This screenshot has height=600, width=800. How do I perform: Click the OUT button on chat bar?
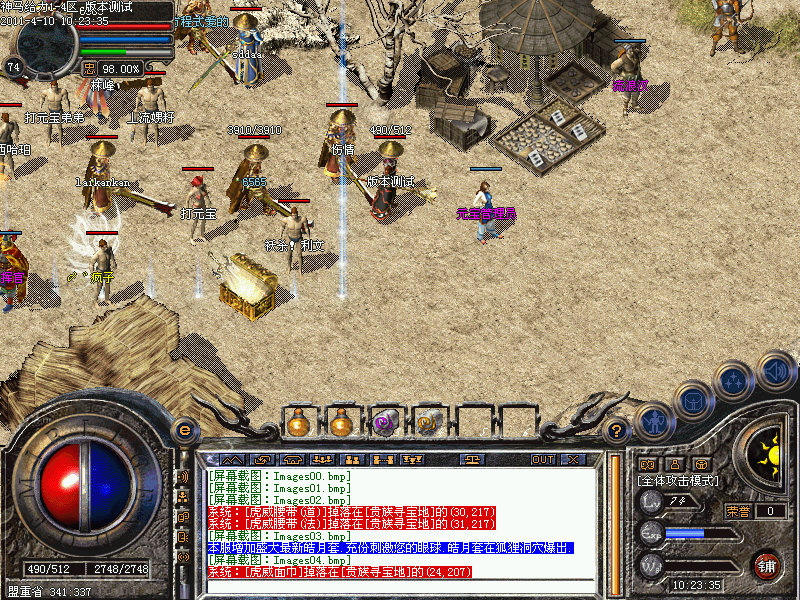[543, 459]
